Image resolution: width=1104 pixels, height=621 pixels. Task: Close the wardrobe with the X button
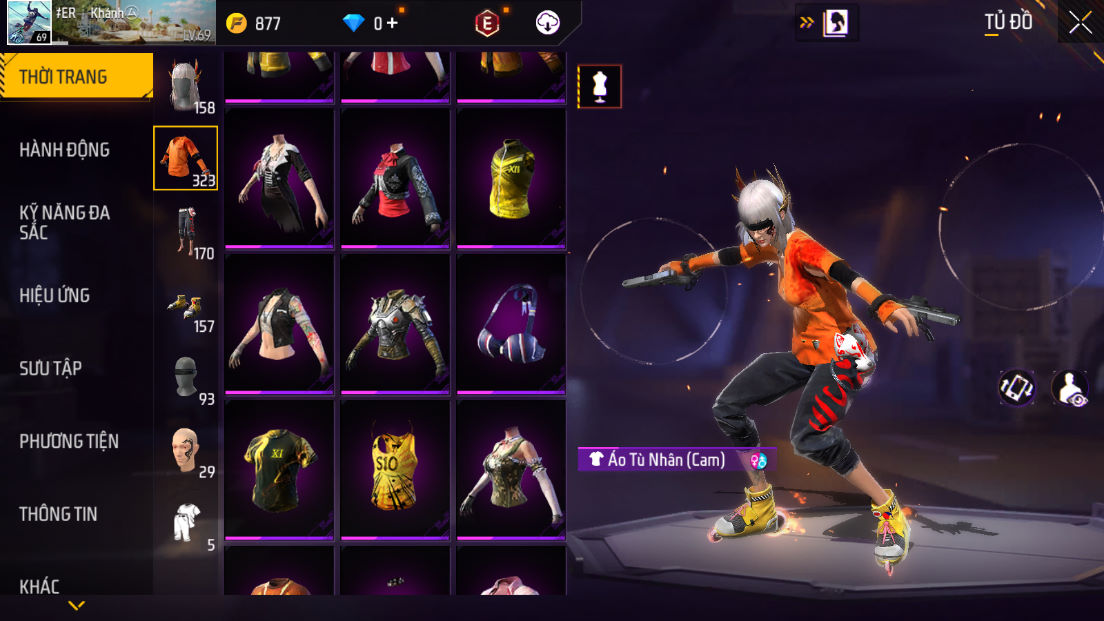1080,23
